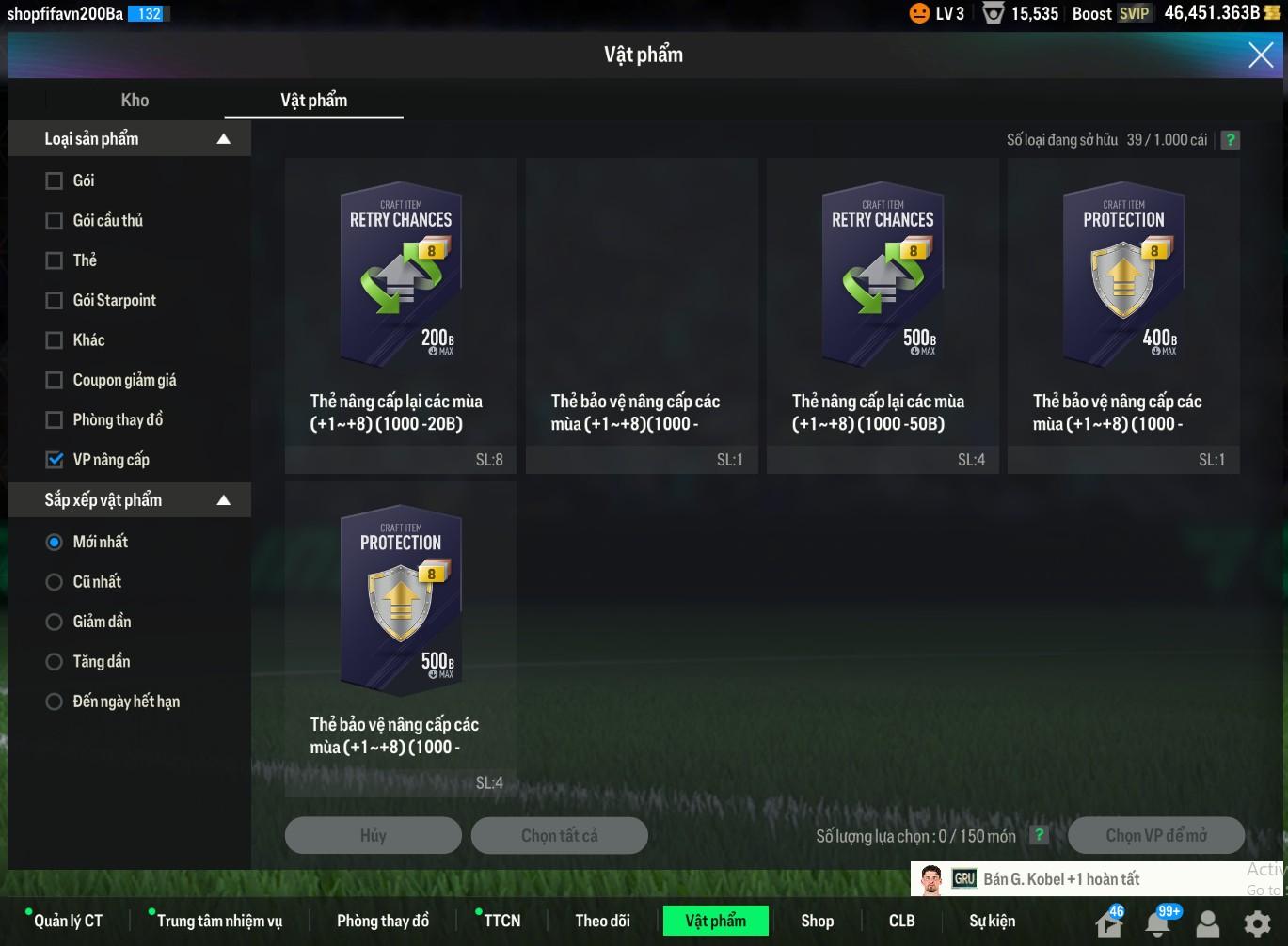This screenshot has width=1288, height=946.
Task: Check the Coupon giảm giá filter
Action: click(x=55, y=381)
